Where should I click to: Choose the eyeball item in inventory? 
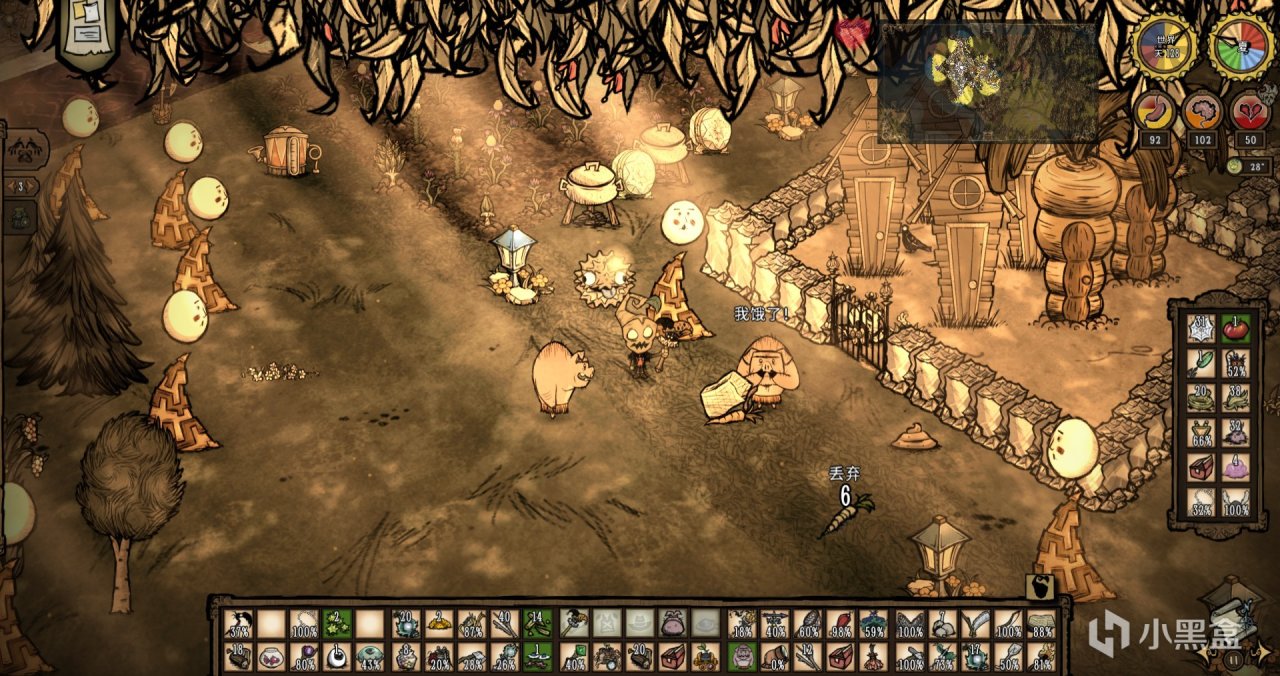(x=336, y=658)
